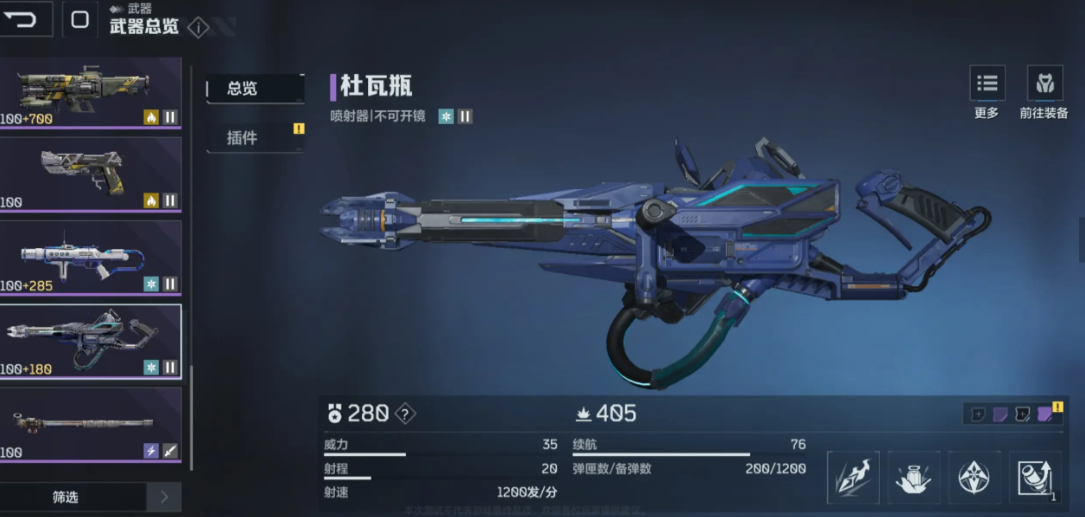1085x517 pixels.
Task: Open the plugin slots row with yellow alert
Action: point(1013,414)
